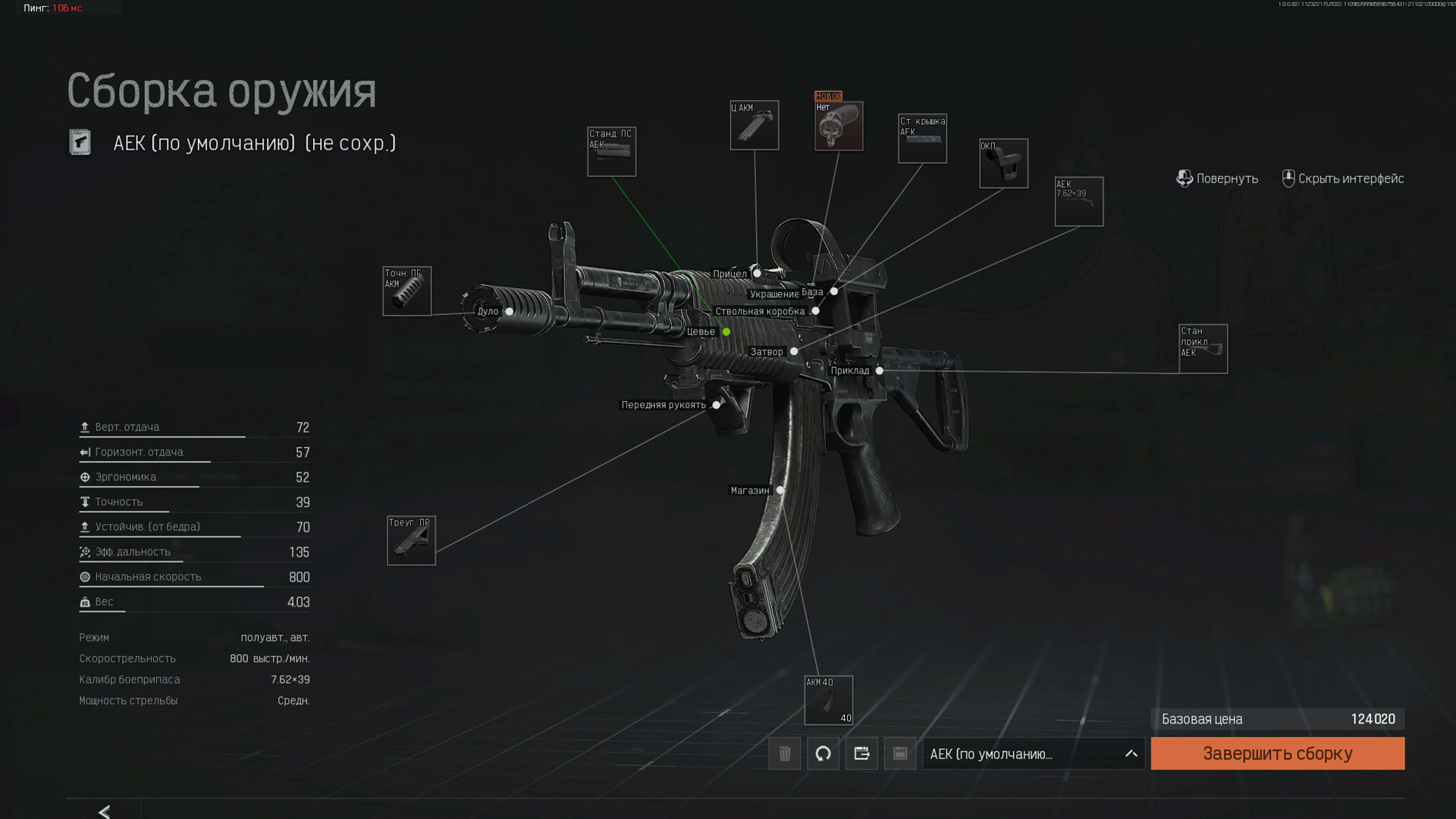Click the Магазин attachment point marker
This screenshot has width=1456, height=819.
pyautogui.click(x=780, y=491)
